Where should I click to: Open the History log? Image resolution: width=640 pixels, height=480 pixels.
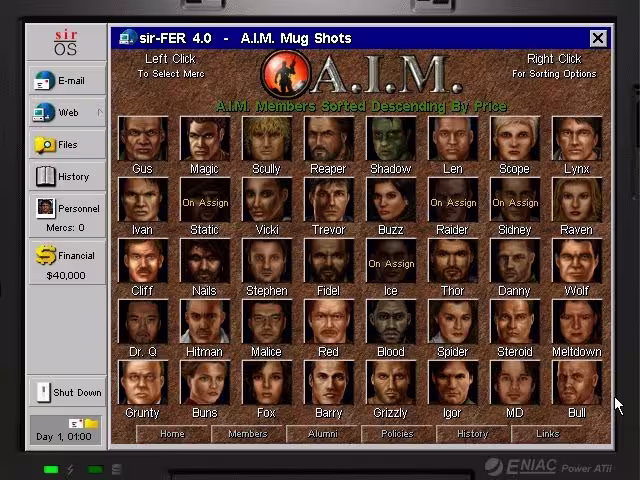pyautogui.click(x=67, y=177)
